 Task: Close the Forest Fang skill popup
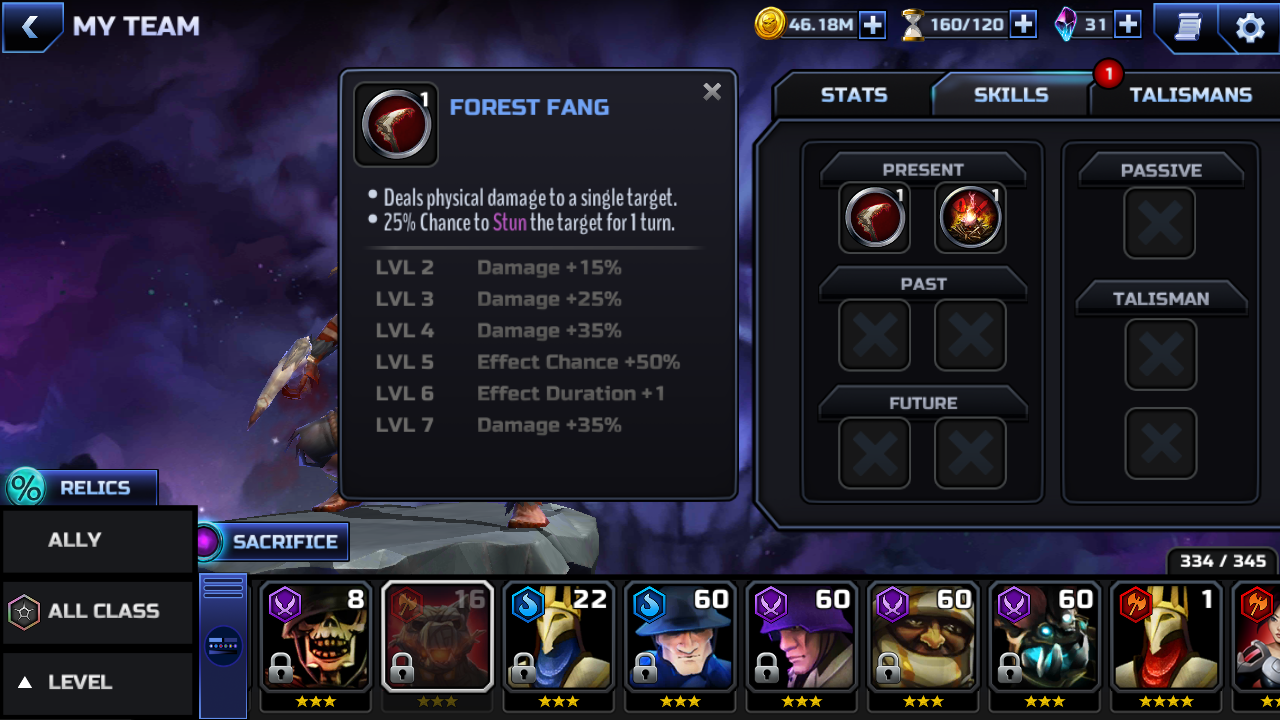pyautogui.click(x=712, y=92)
